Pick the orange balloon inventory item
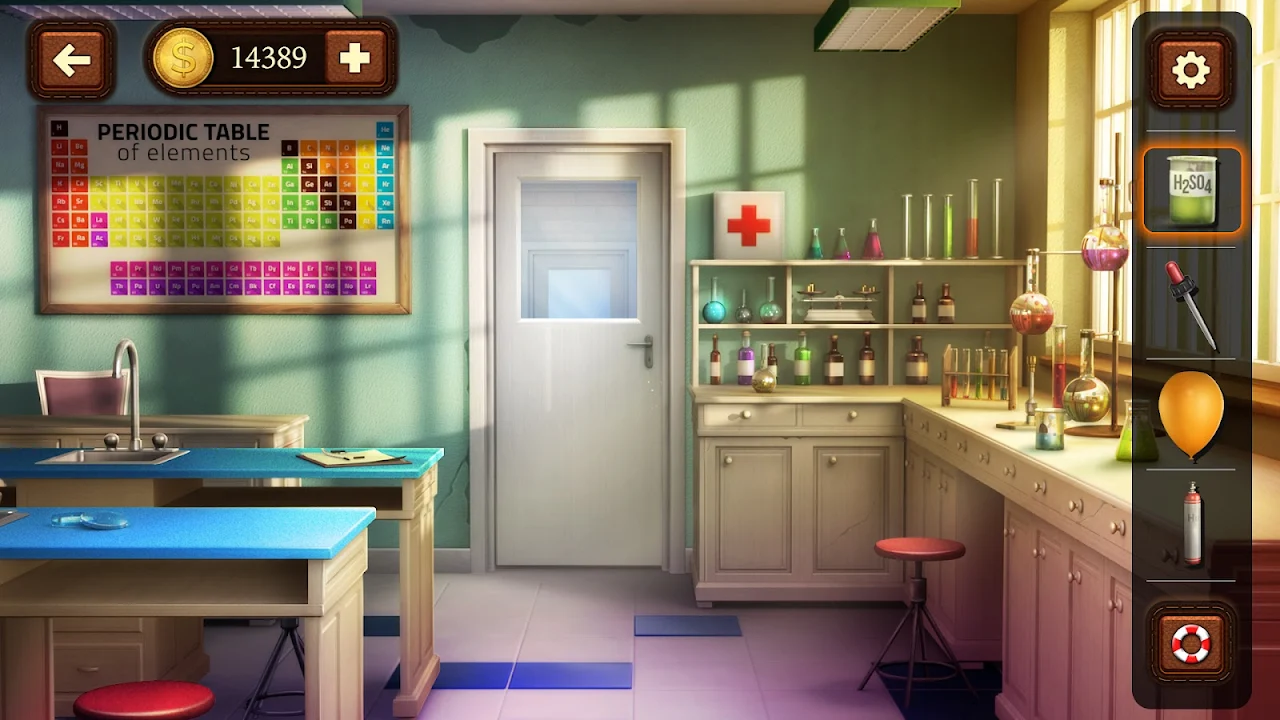The width and height of the screenshot is (1280, 720). pyautogui.click(x=1190, y=413)
